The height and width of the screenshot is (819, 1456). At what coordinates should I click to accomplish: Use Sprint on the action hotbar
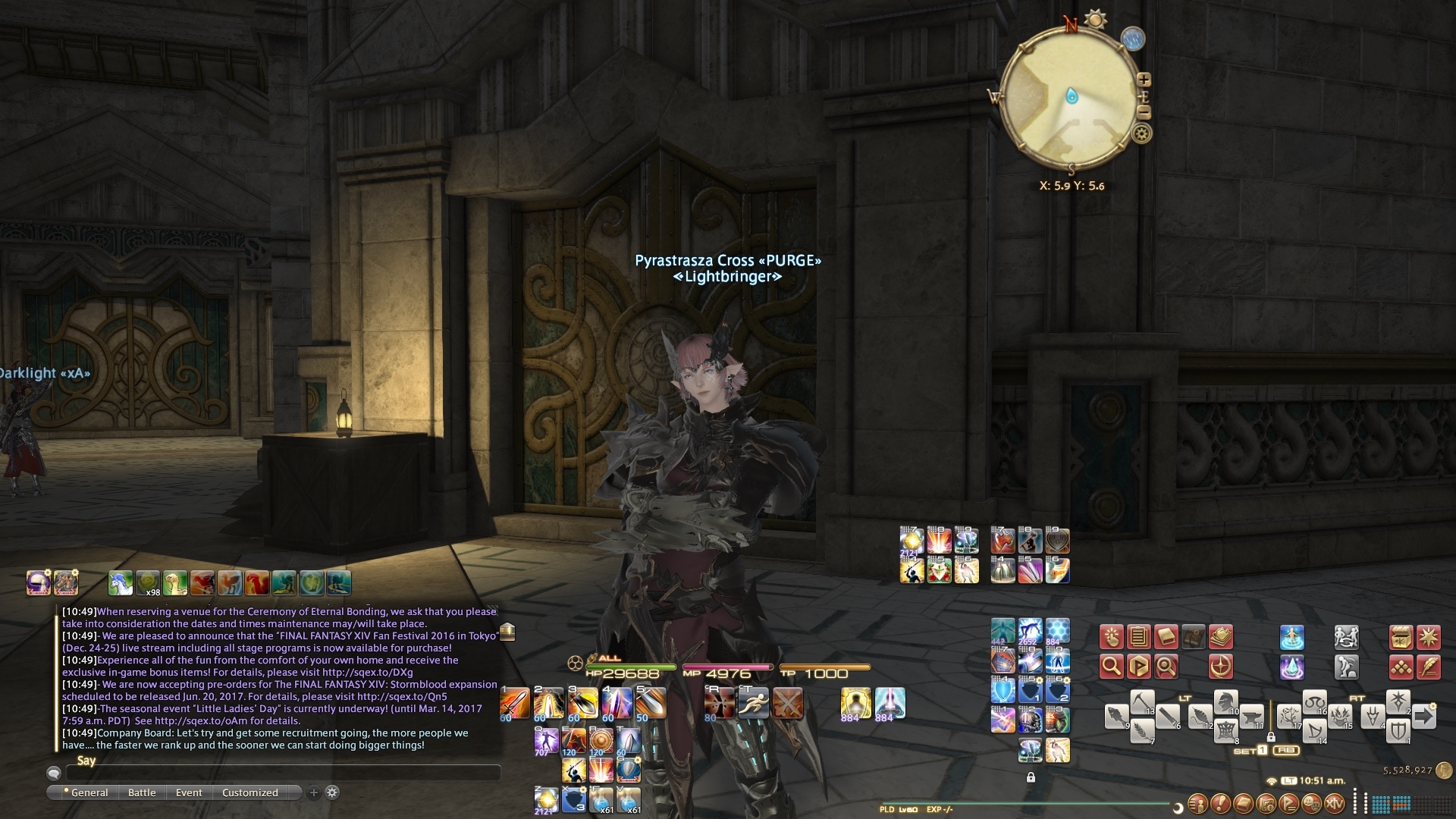[x=754, y=704]
